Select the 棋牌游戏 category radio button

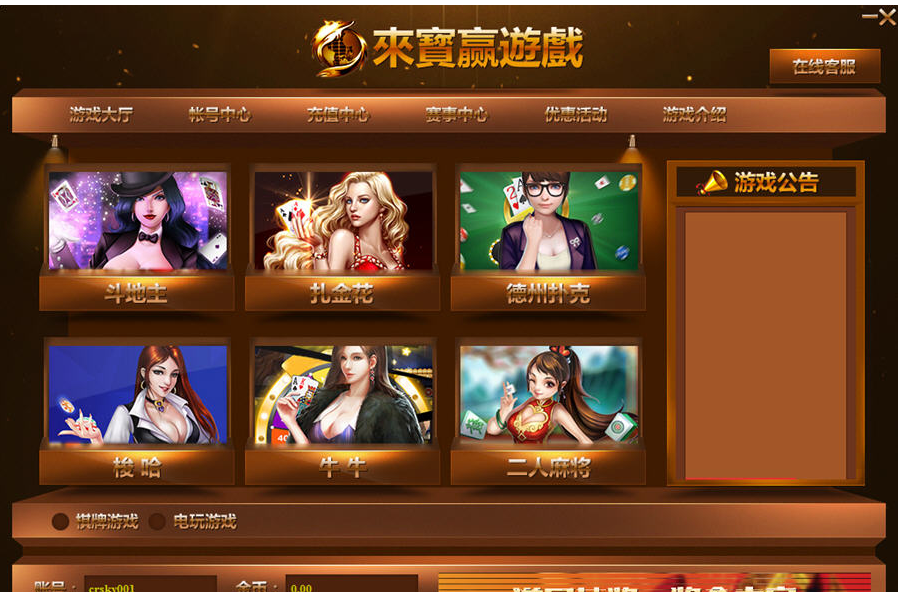(61, 521)
